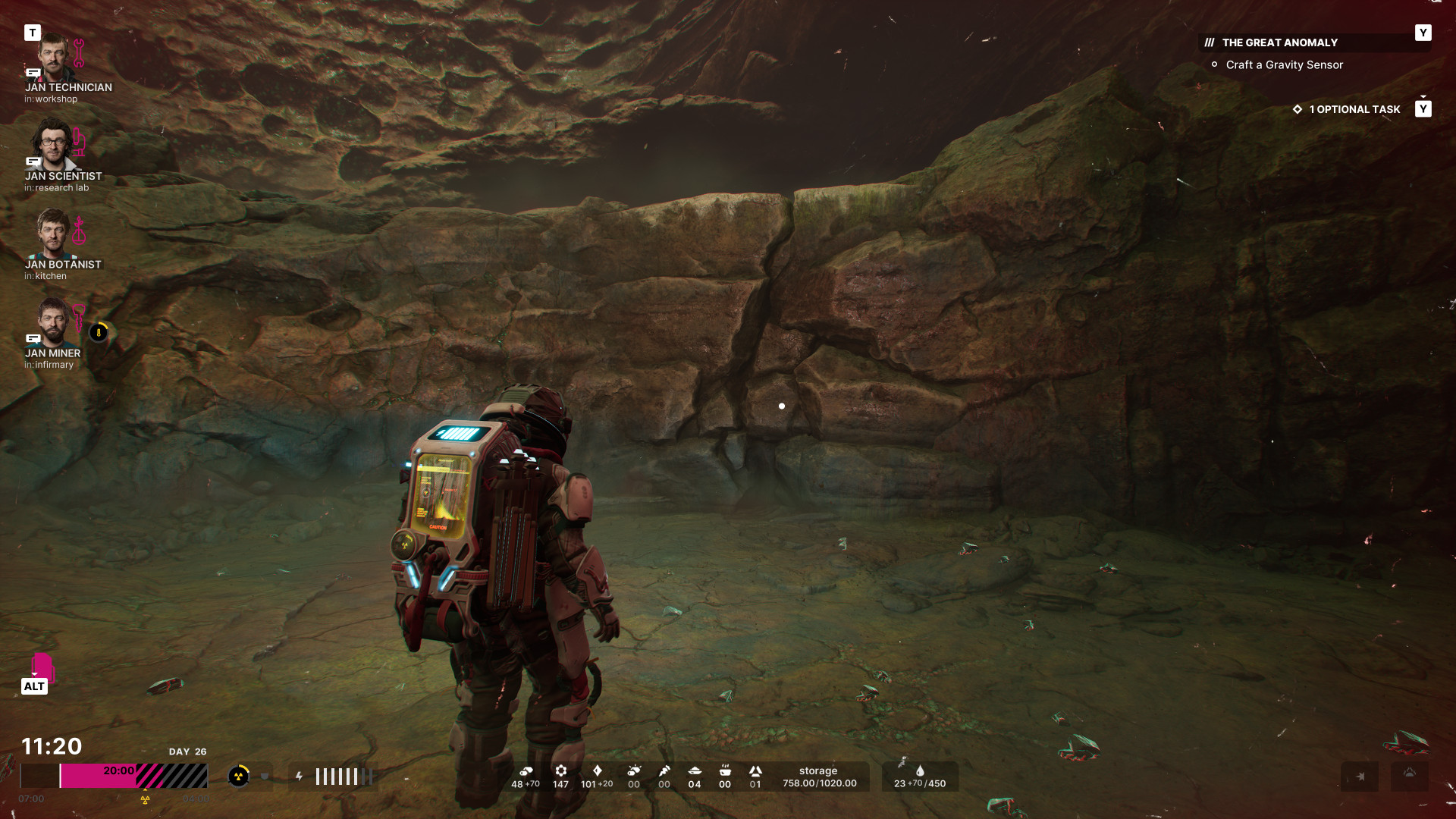The image size is (1456, 819).
Task: Click the pink suit battery icon
Action: 42,667
